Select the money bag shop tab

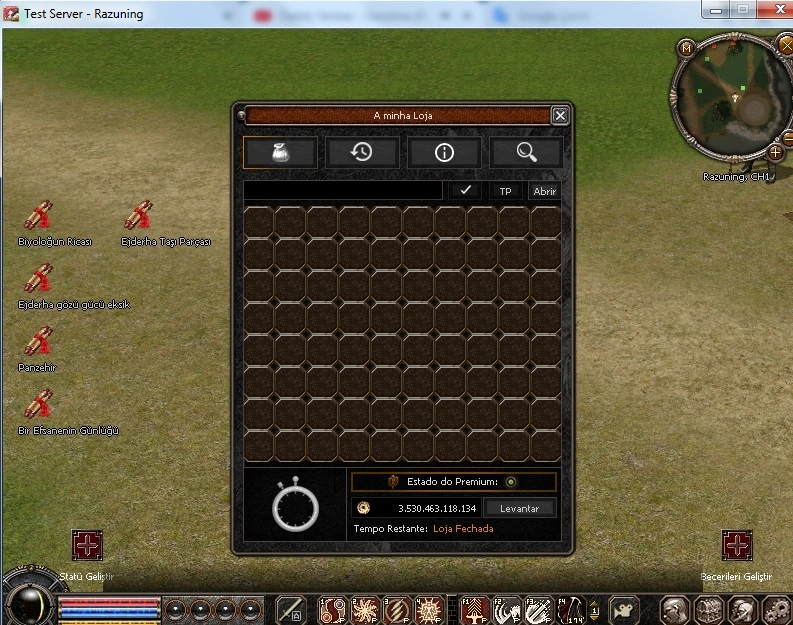tap(280, 152)
